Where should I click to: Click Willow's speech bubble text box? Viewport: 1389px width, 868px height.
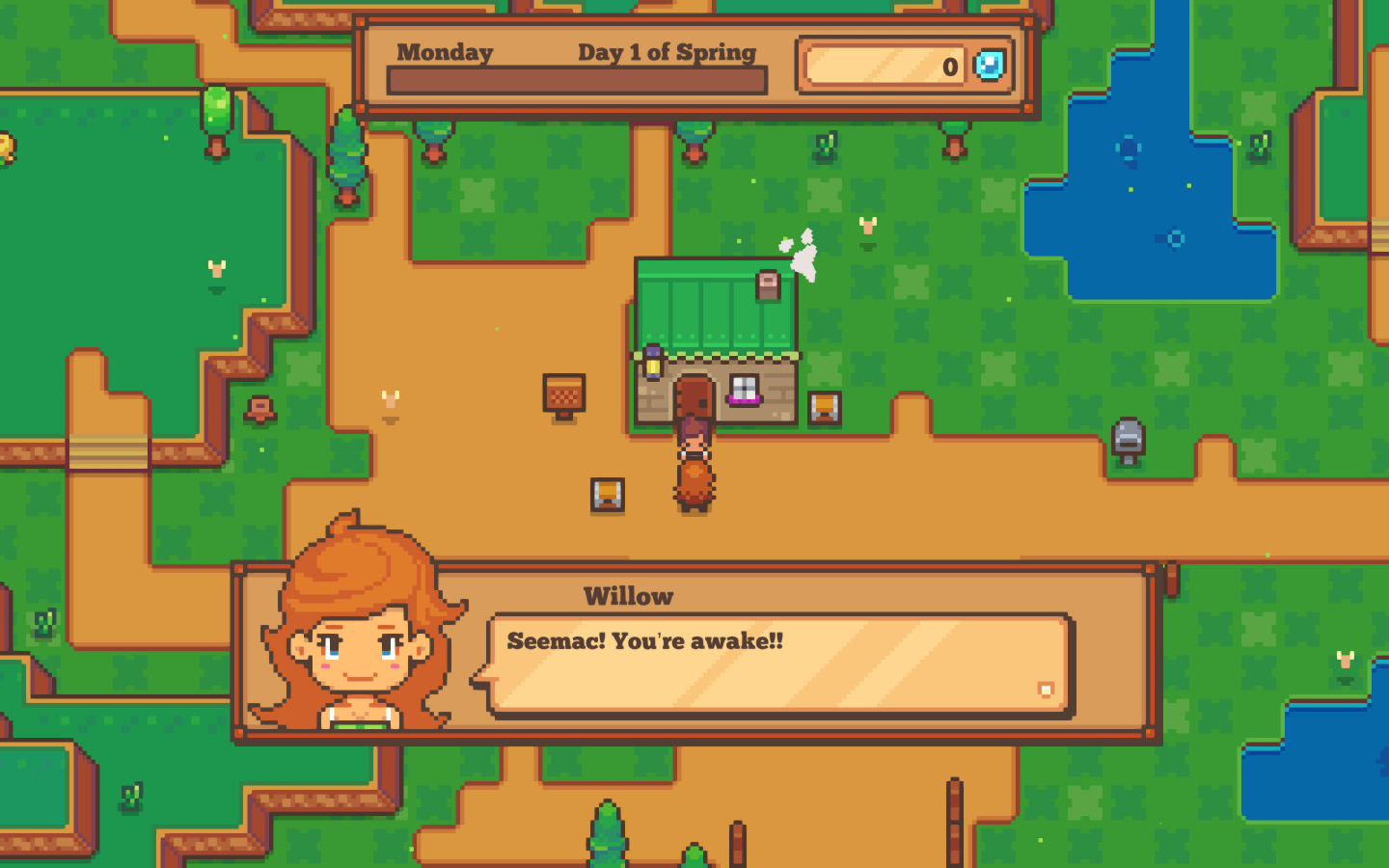779,665
